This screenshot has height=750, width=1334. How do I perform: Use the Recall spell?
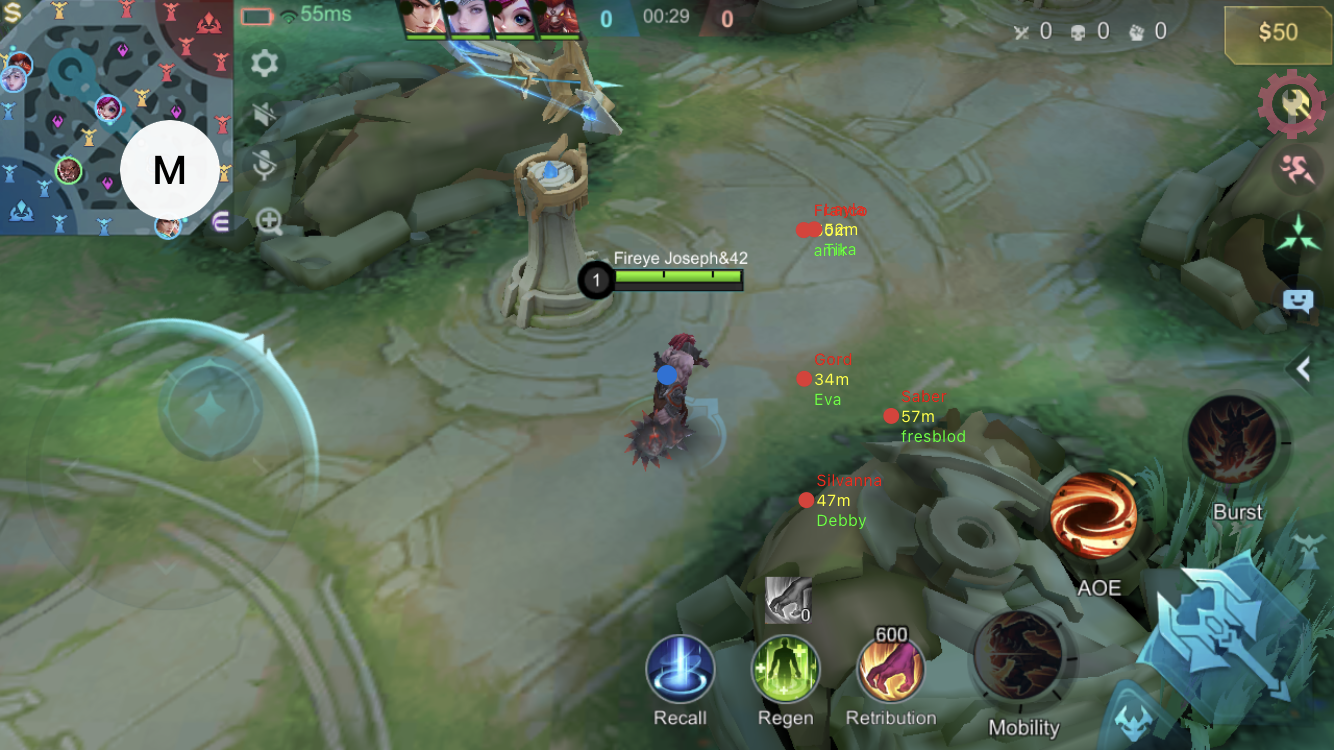[680, 669]
